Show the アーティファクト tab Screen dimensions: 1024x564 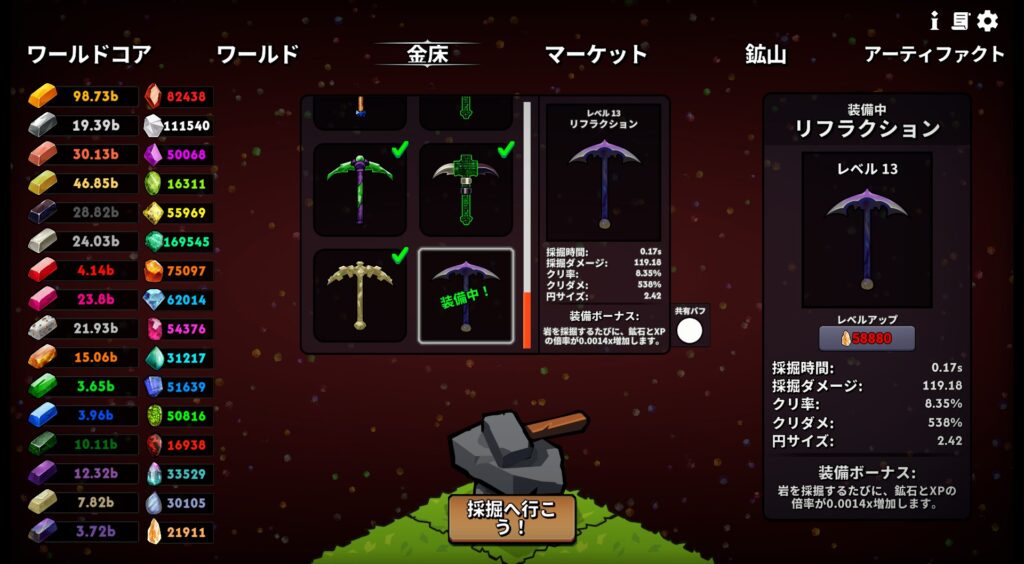(934, 54)
